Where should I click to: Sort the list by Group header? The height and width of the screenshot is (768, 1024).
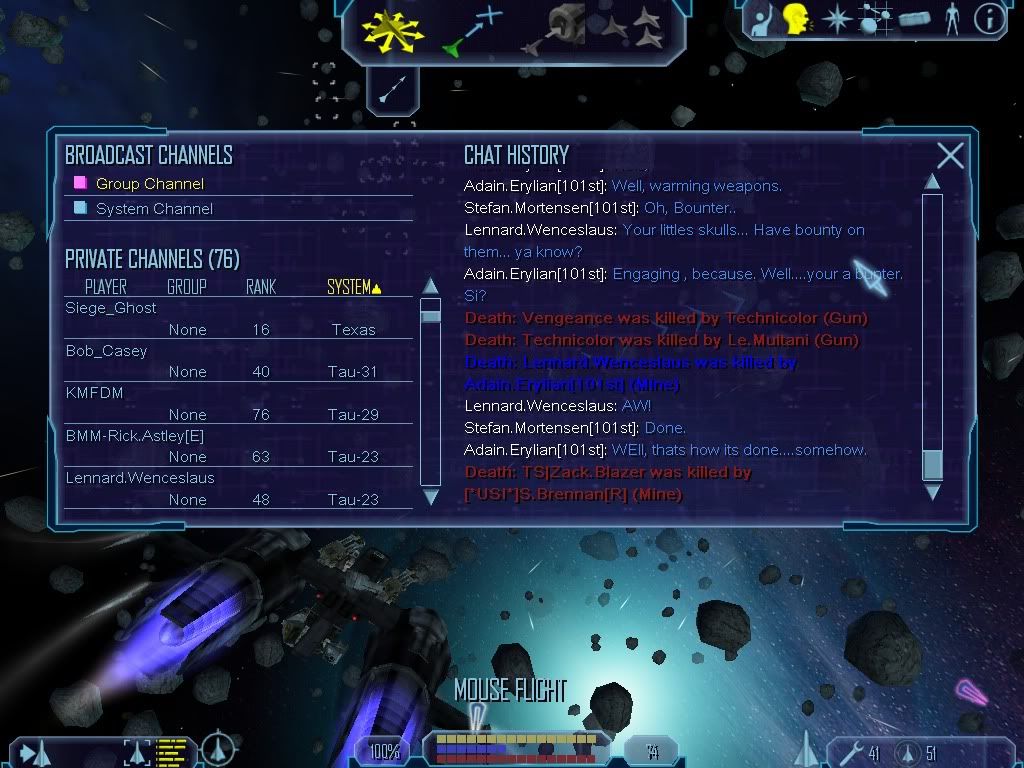tap(186, 287)
